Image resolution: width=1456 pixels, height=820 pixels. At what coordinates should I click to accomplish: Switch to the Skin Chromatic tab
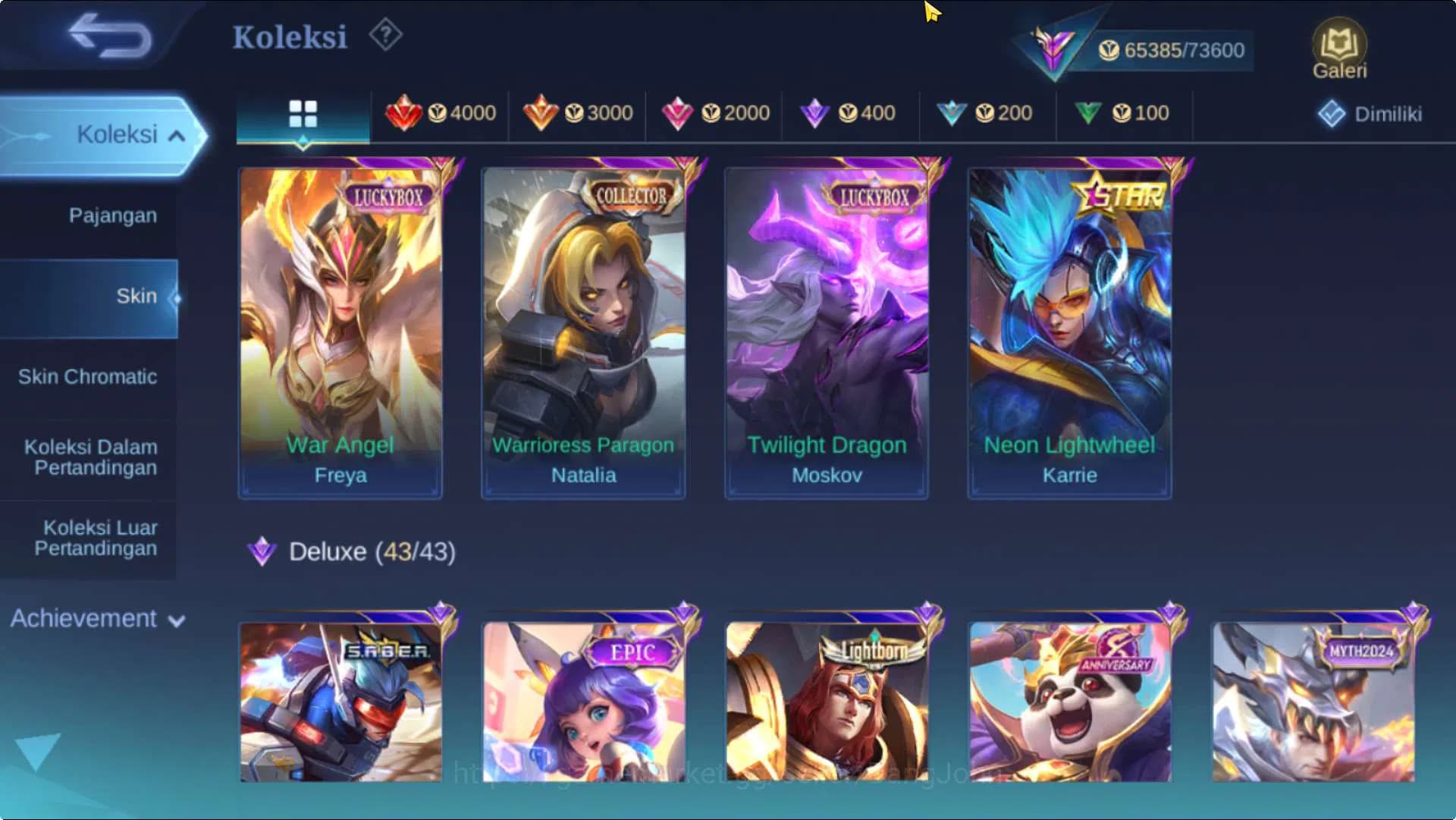pos(89,376)
